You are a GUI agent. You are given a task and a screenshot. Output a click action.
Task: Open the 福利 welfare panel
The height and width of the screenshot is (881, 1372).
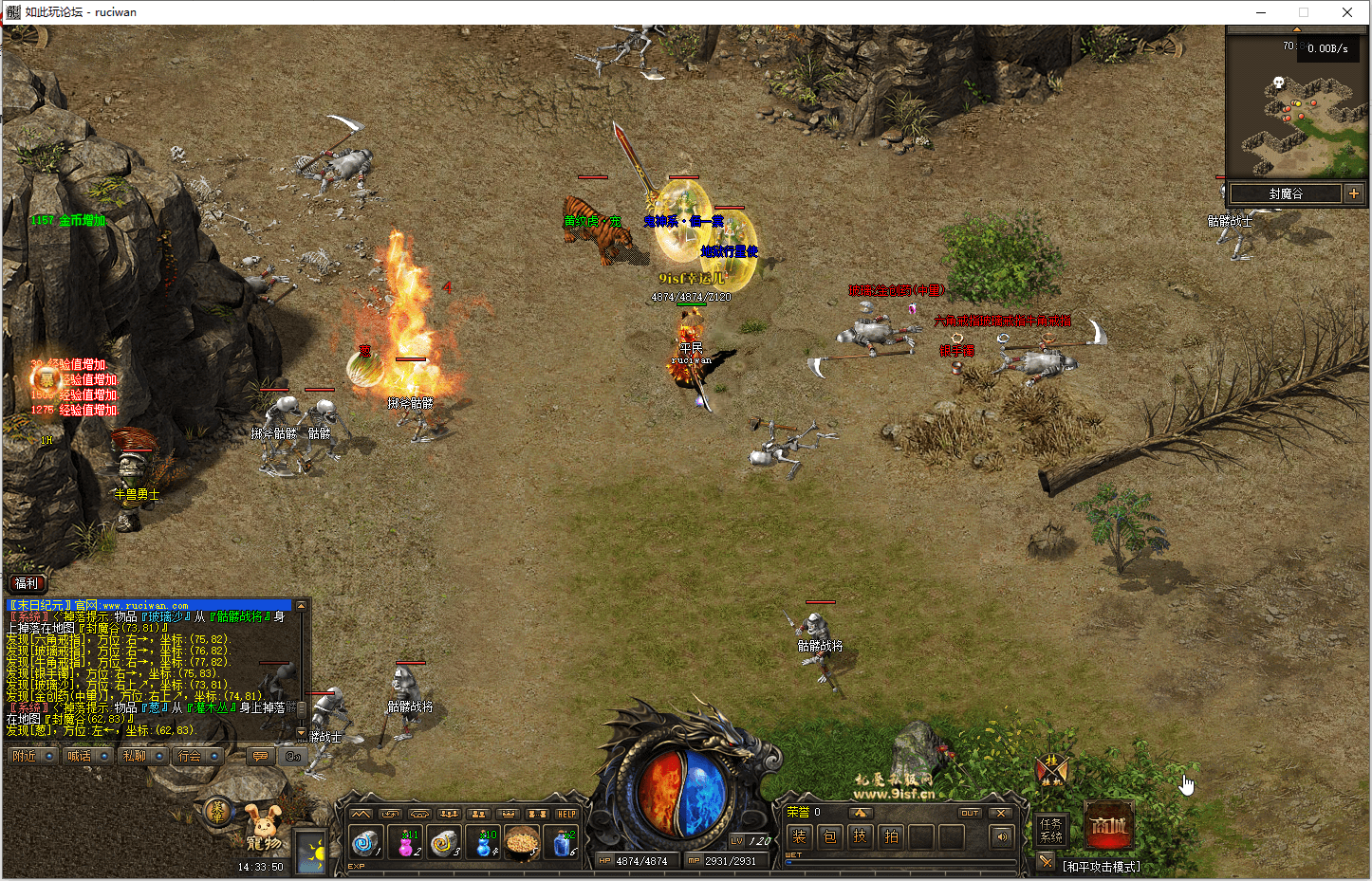coord(27,583)
